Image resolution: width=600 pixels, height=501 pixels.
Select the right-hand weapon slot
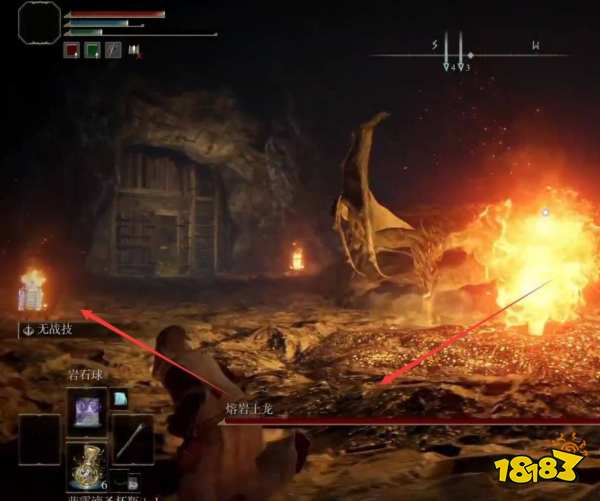click(x=131, y=437)
